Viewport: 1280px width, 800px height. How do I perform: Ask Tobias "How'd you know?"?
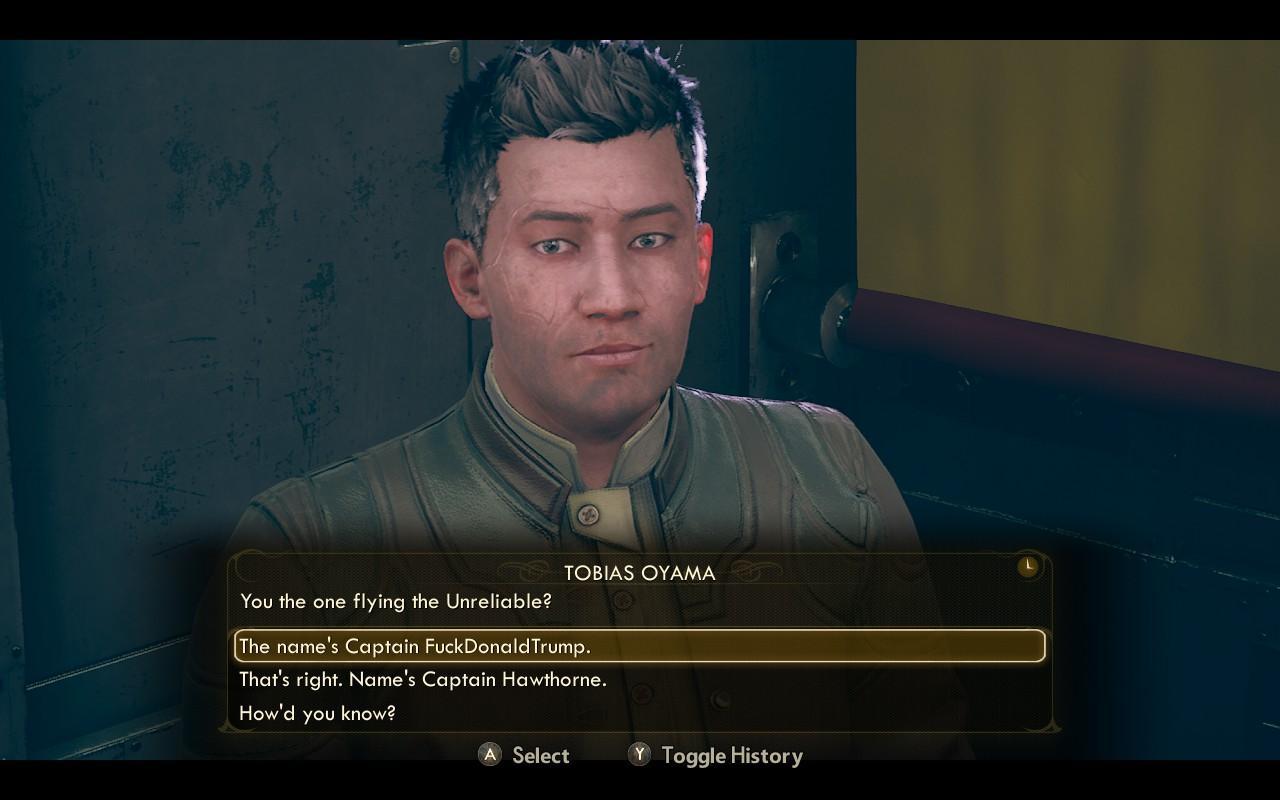coord(317,713)
